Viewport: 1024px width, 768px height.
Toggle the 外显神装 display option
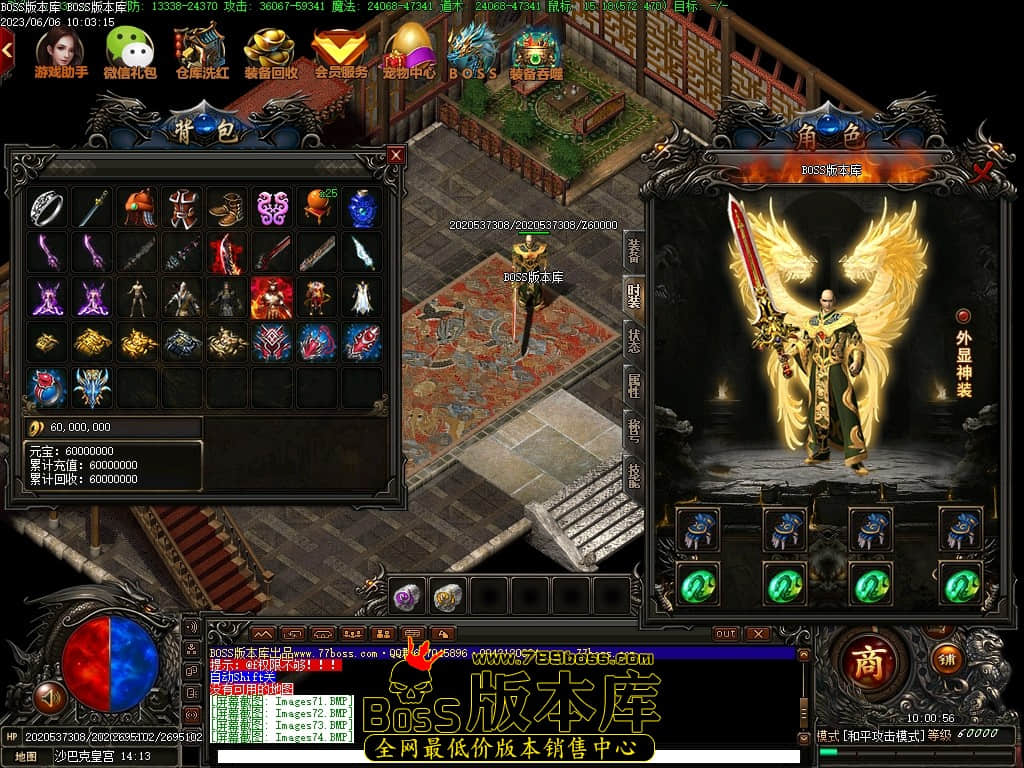963,317
